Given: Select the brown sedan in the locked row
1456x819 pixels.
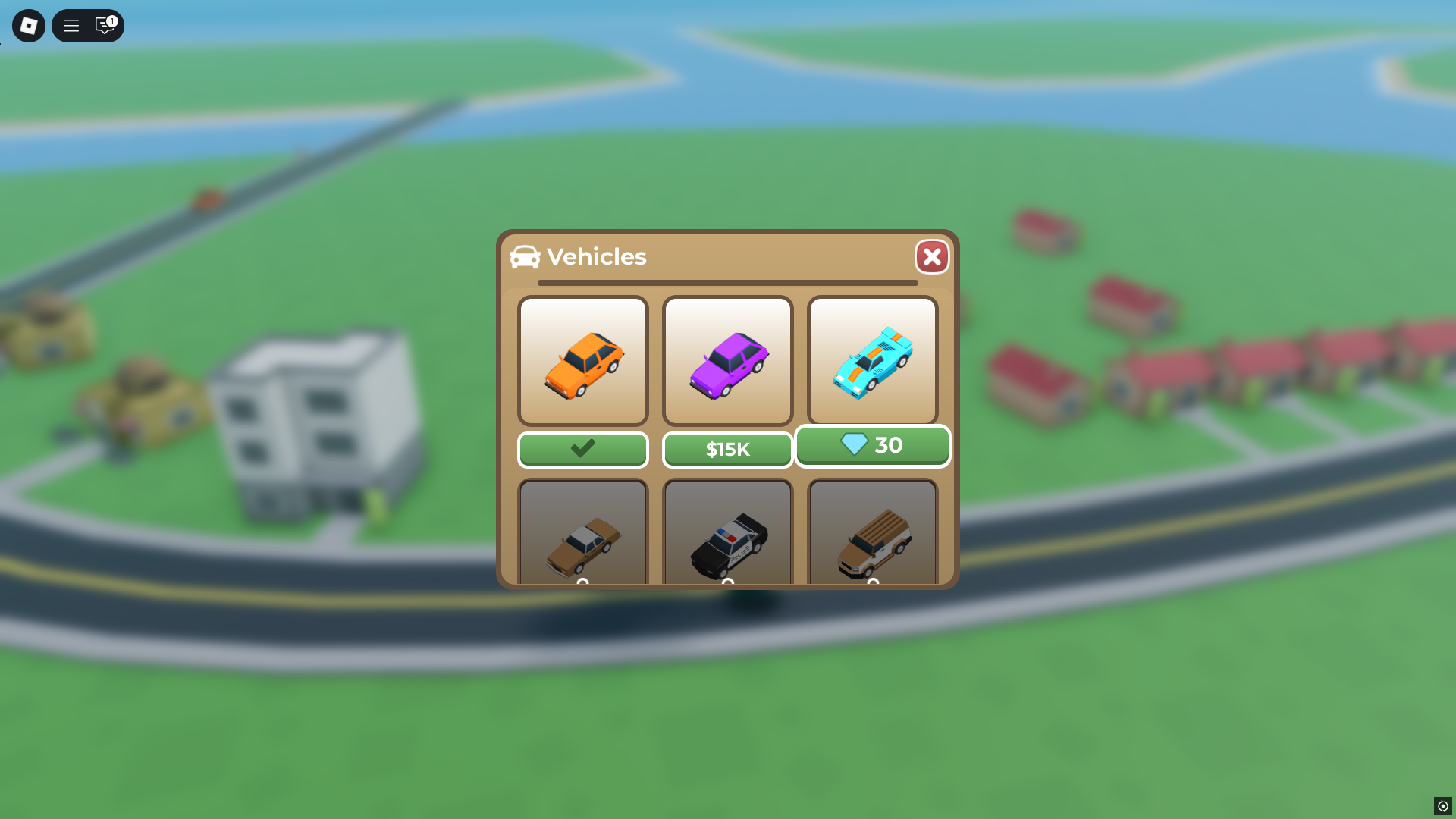Looking at the screenshot, I should (582, 538).
